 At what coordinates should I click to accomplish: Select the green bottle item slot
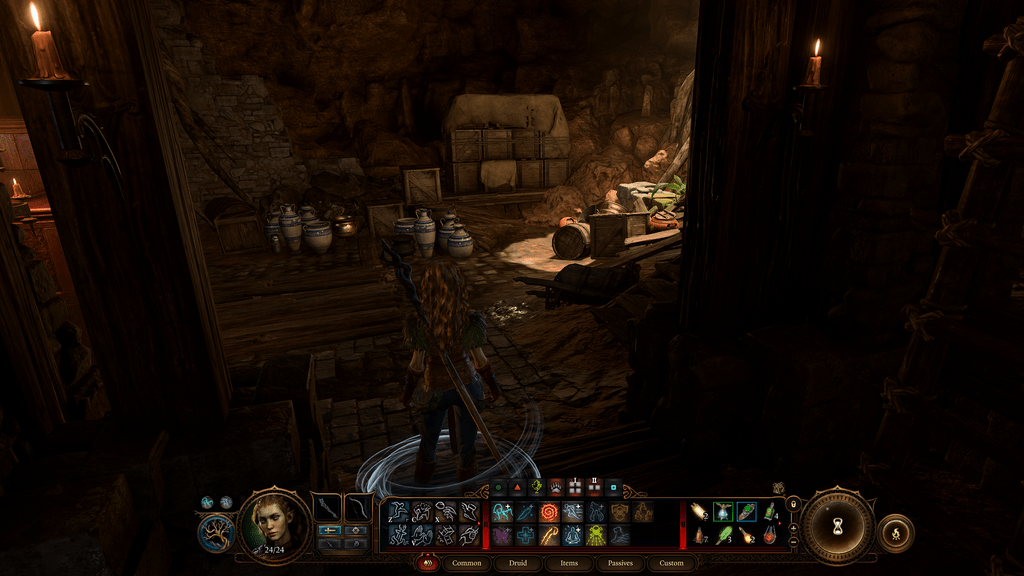769,513
